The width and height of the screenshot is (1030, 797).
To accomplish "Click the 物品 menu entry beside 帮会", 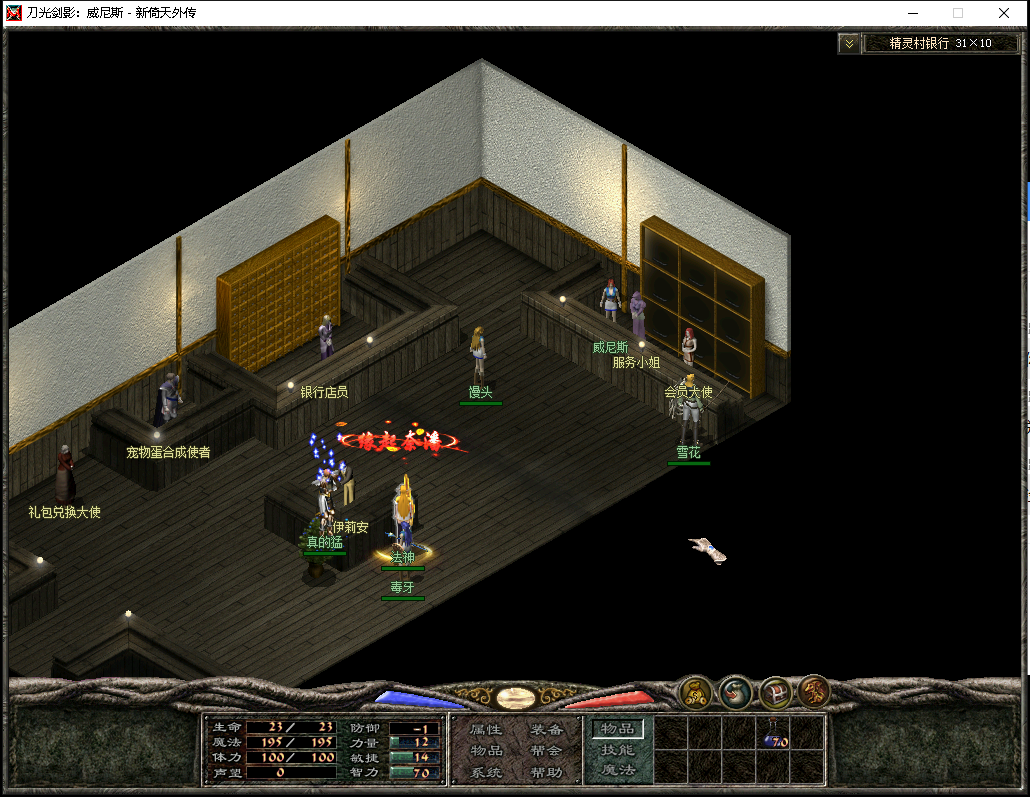I will coord(486,751).
